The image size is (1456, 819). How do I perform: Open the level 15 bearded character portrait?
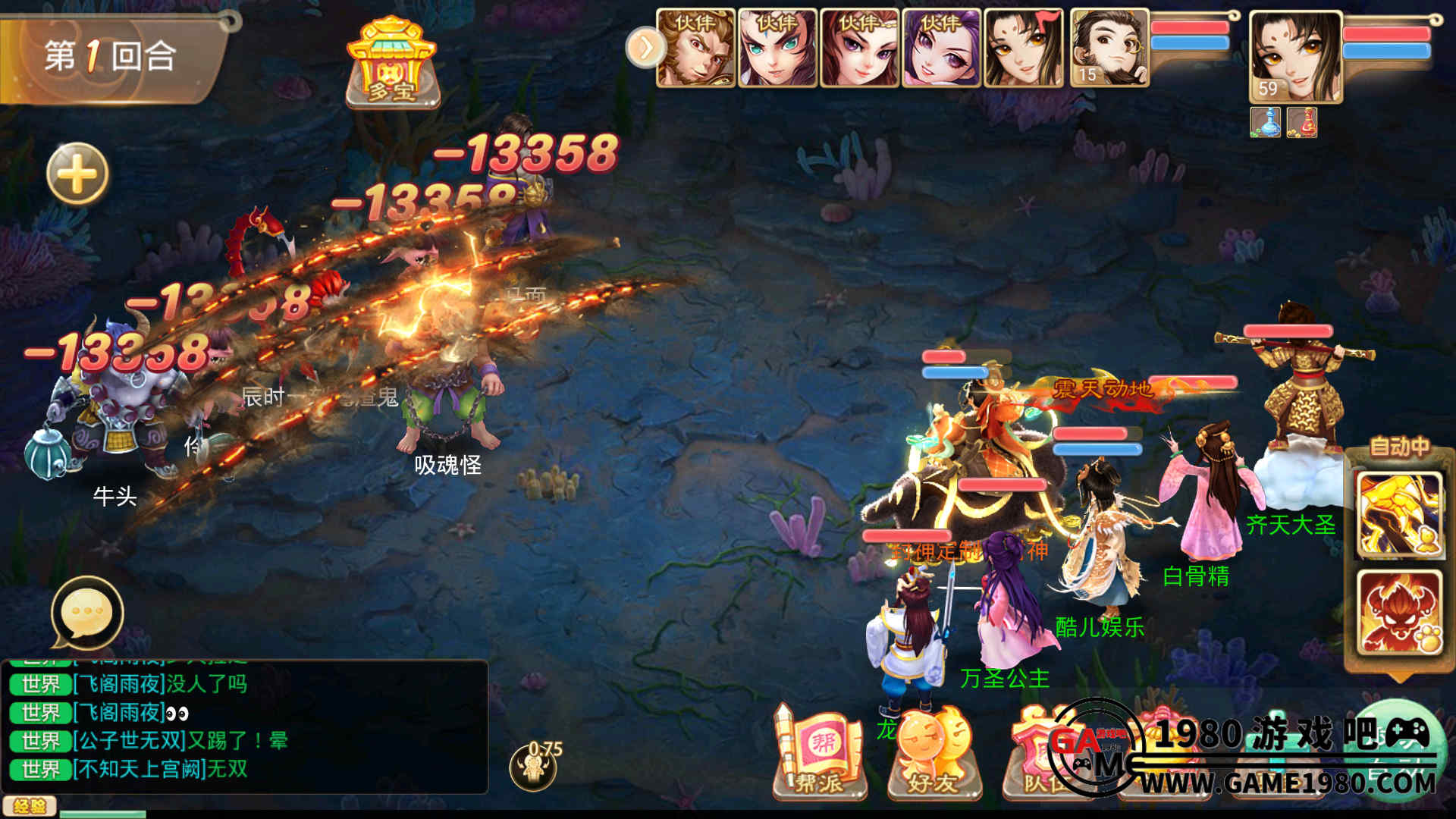click(1109, 48)
